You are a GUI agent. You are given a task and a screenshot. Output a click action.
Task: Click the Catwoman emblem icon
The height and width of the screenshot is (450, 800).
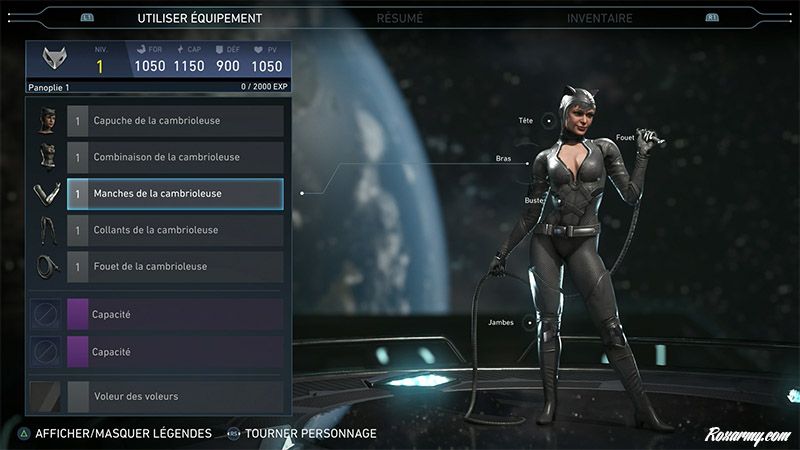[56, 61]
